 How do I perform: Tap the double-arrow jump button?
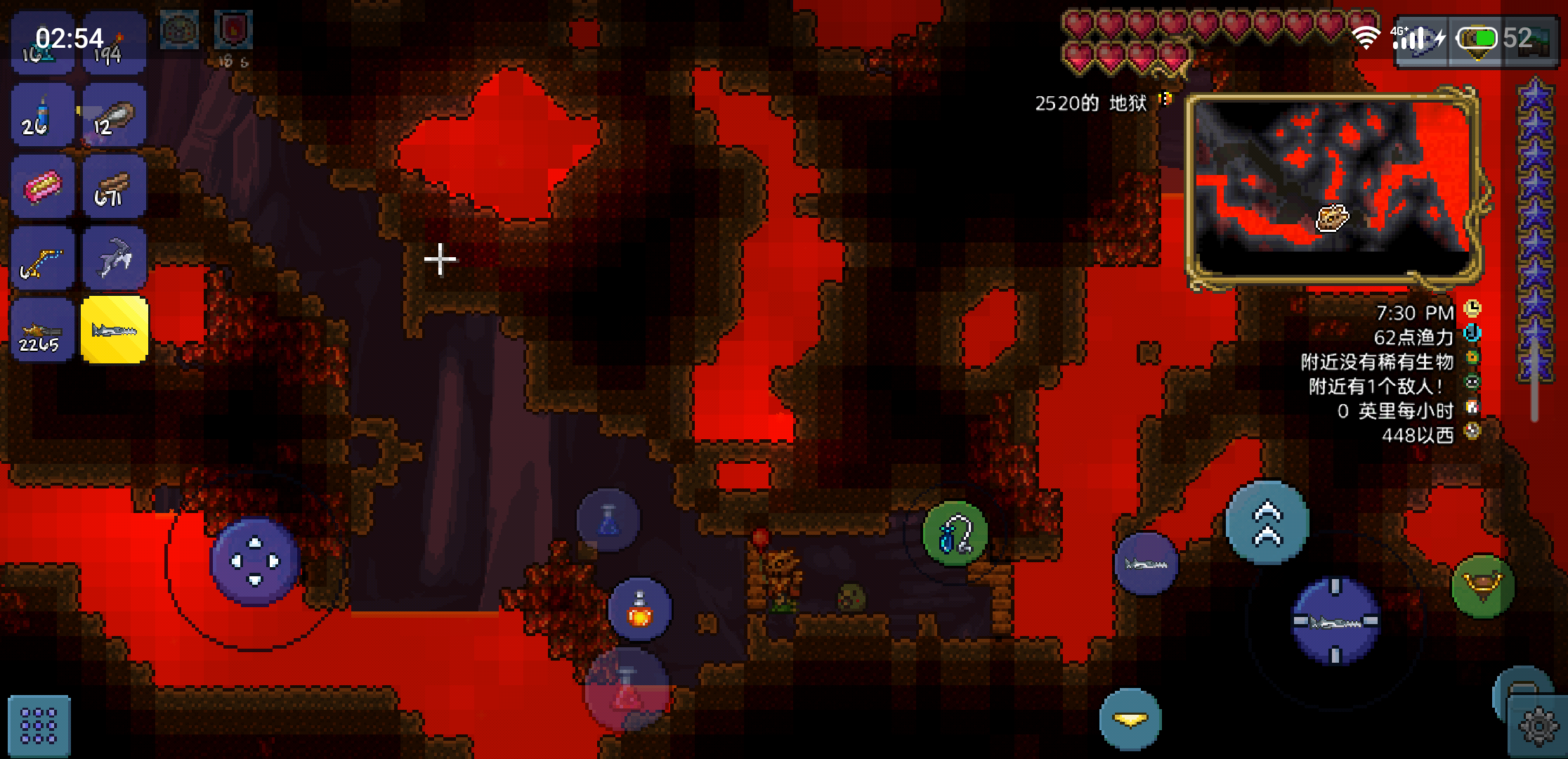pyautogui.click(x=1267, y=523)
